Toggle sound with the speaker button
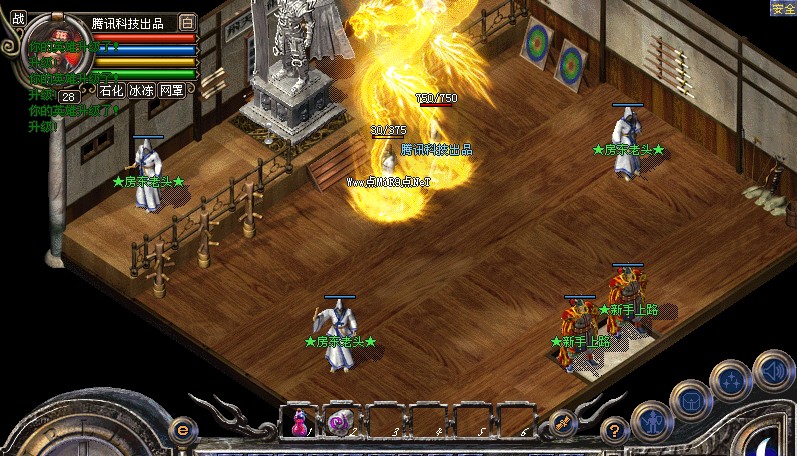This screenshot has height=456, width=797. pos(772,369)
